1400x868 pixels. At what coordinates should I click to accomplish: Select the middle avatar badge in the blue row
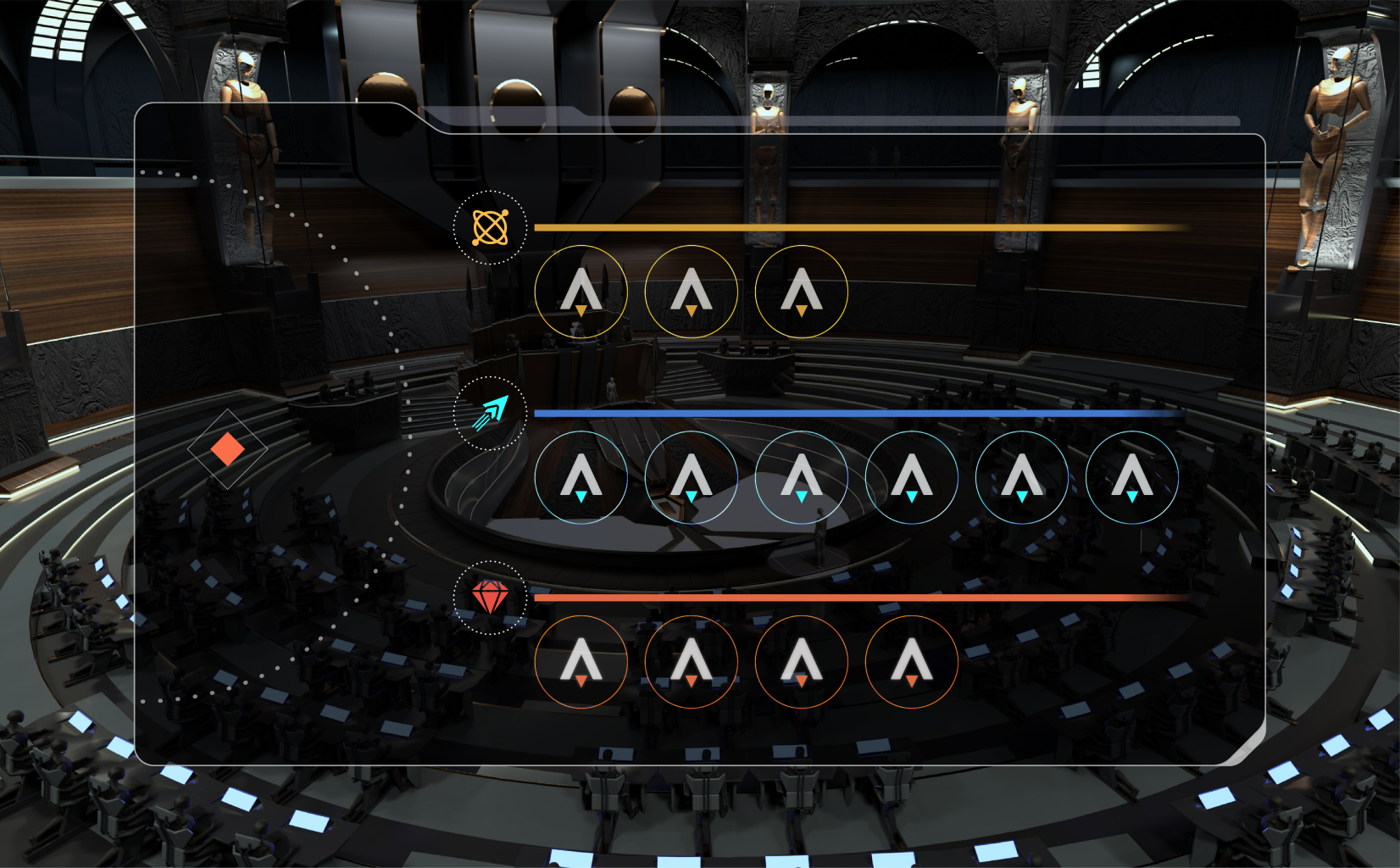(801, 477)
